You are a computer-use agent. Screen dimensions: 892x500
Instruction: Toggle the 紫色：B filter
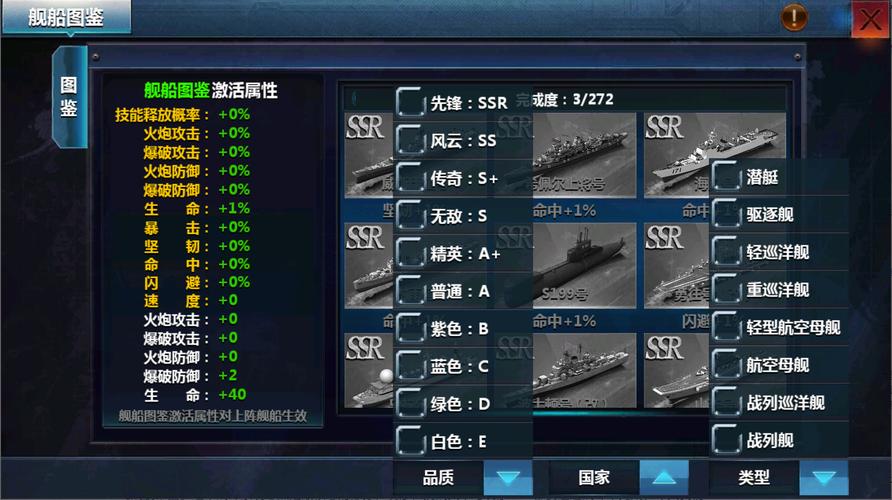pos(410,327)
